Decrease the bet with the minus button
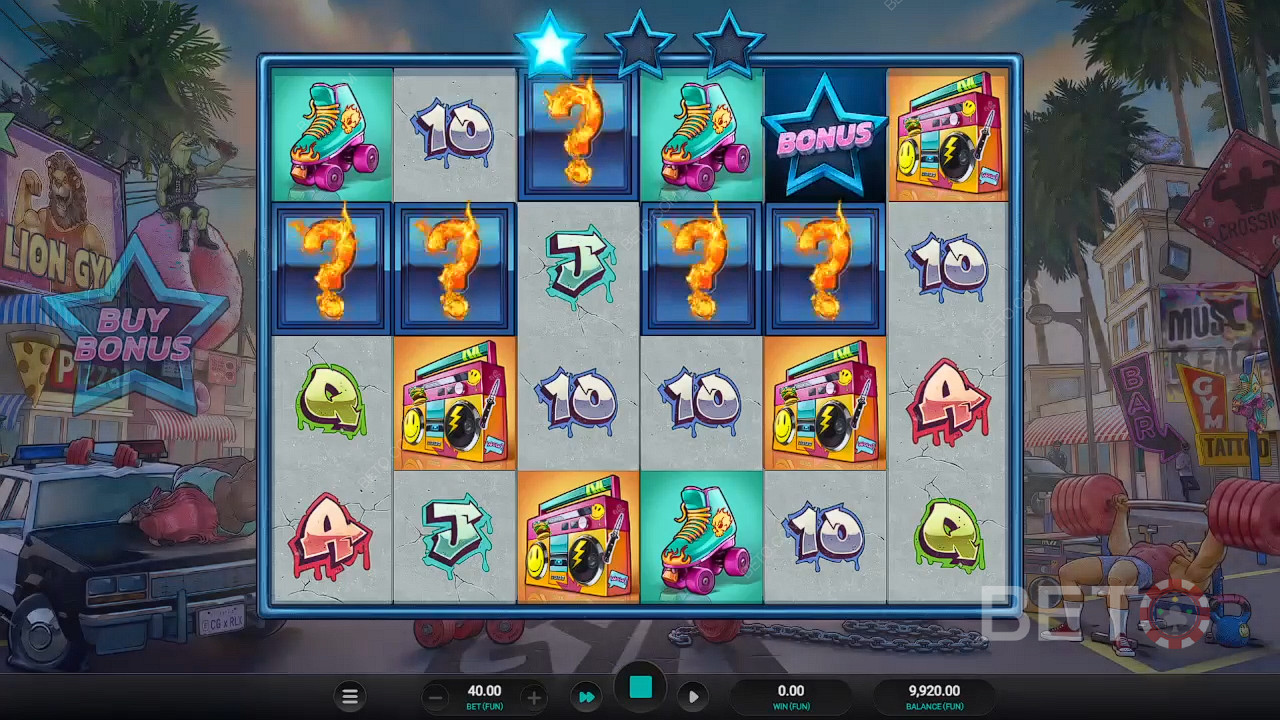1280x720 pixels. coord(436,697)
